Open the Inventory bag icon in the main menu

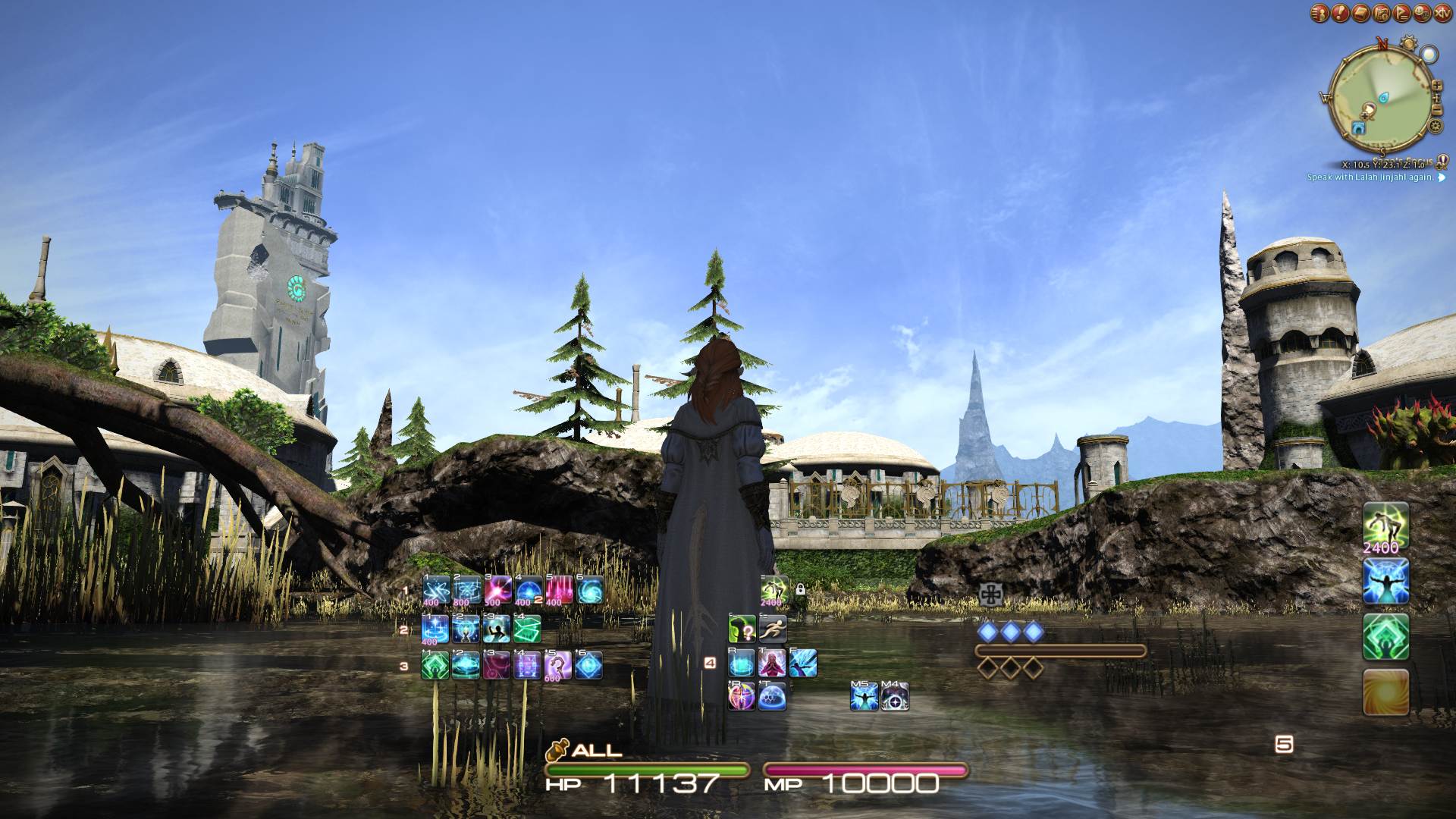(x=1359, y=13)
